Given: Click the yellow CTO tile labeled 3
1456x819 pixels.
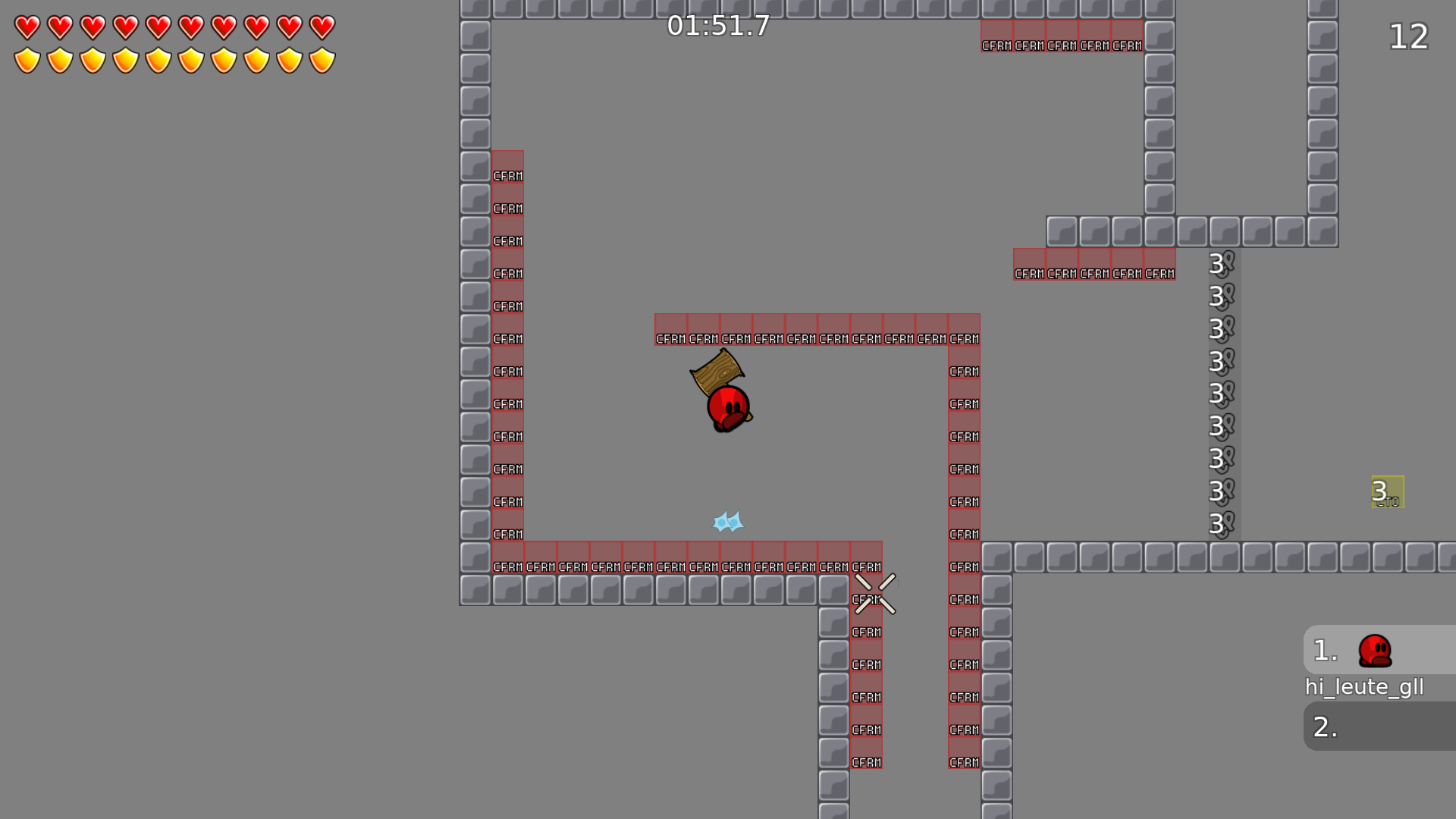Looking at the screenshot, I should [1388, 491].
